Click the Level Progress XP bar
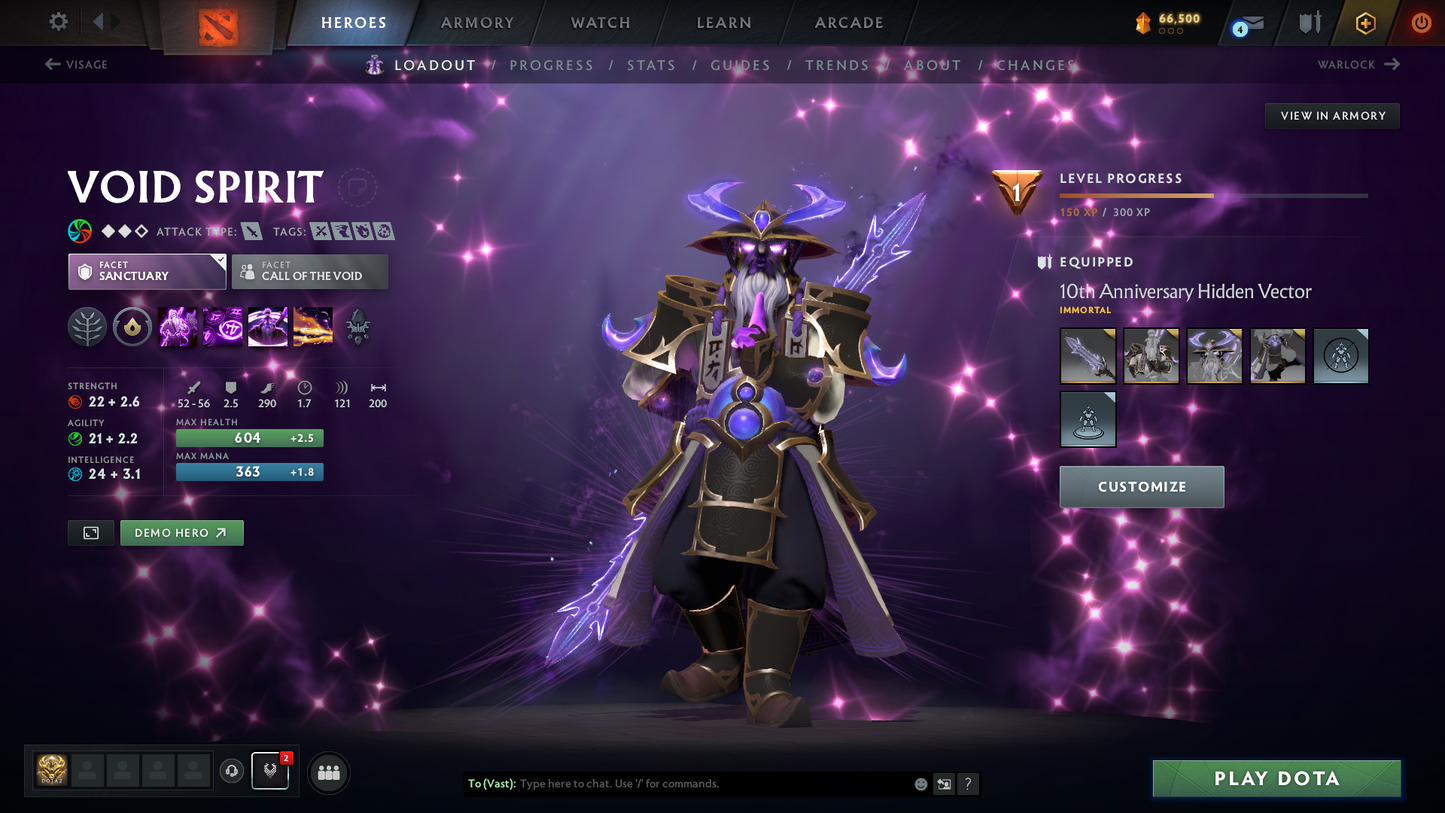This screenshot has height=813, width=1445. [x=1213, y=195]
